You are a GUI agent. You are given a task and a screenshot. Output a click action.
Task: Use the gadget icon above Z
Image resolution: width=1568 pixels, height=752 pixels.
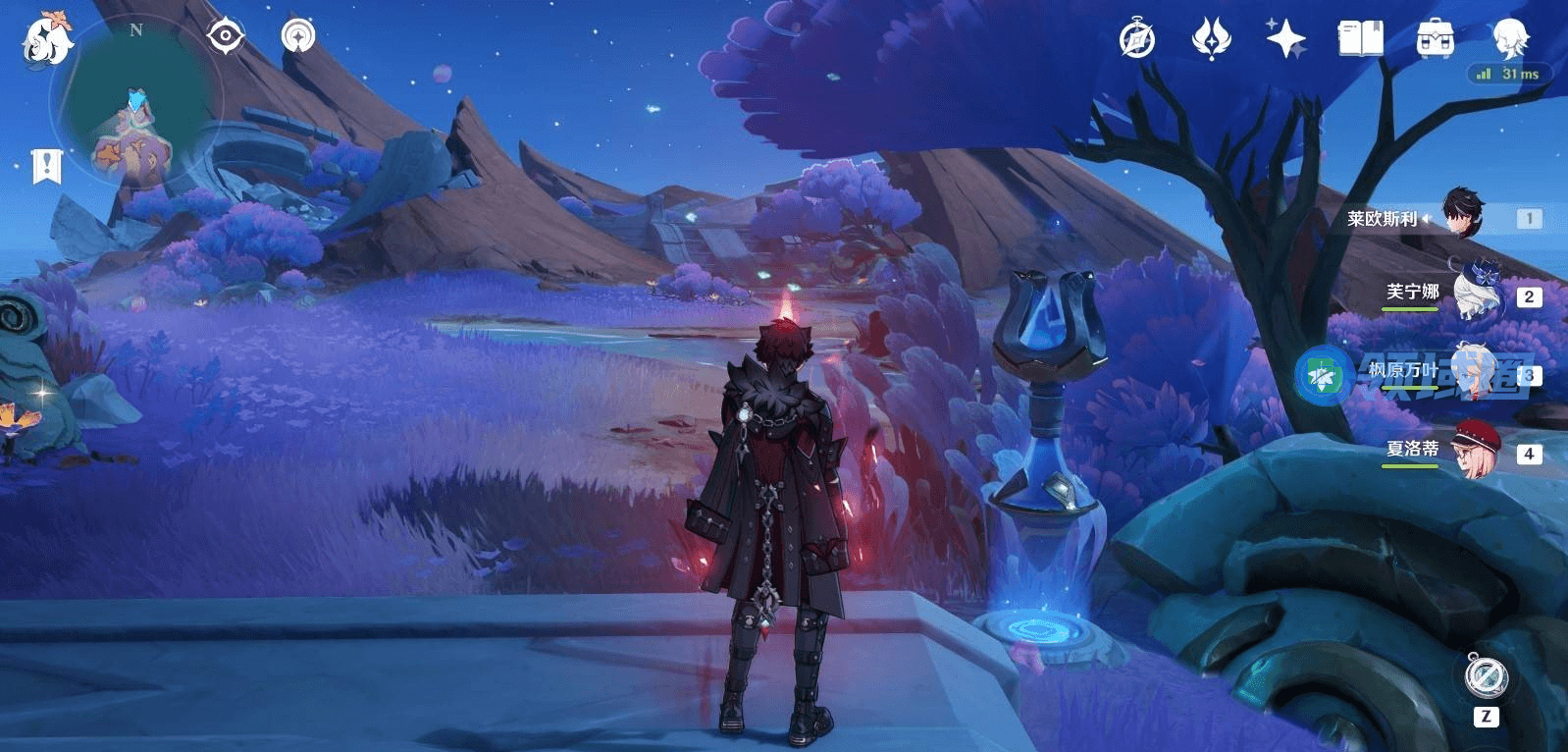(1486, 677)
